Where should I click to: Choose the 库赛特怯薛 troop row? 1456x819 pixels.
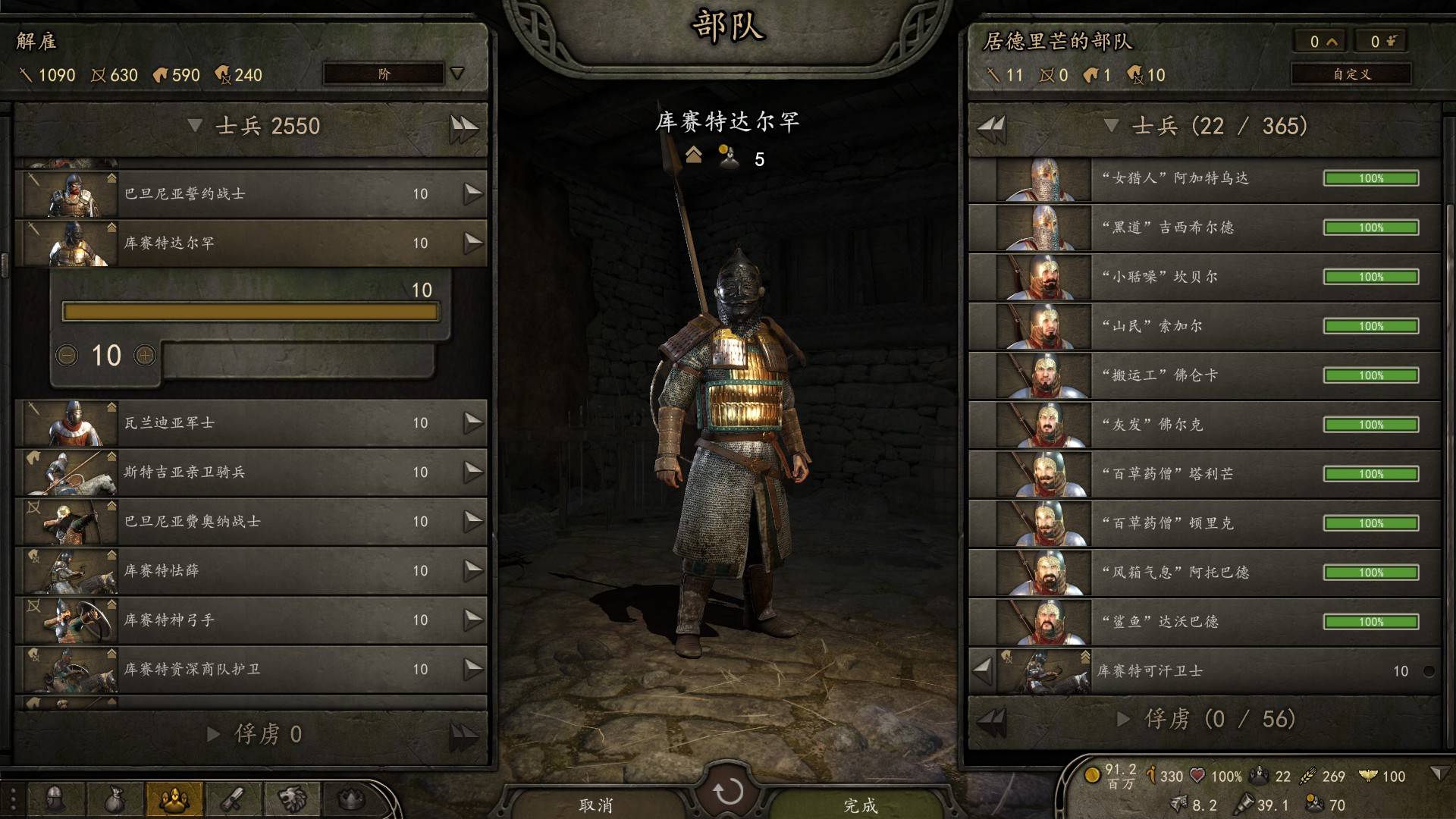click(250, 570)
